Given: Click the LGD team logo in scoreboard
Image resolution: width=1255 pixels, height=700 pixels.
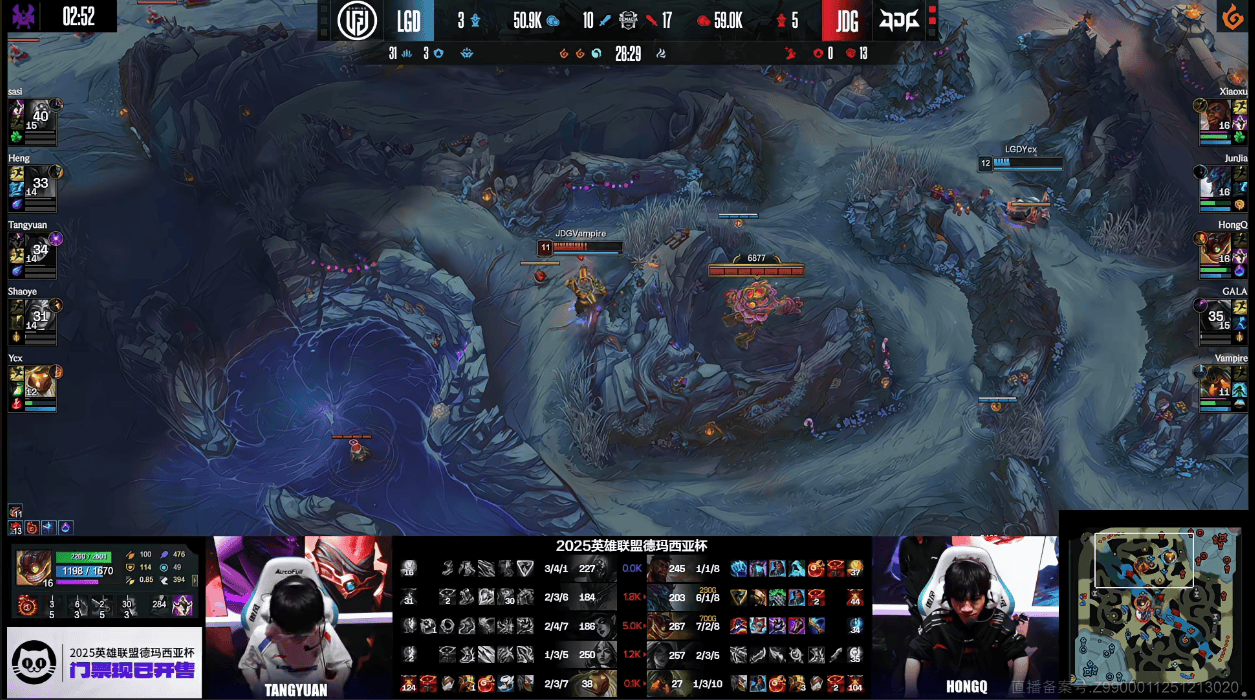Looking at the screenshot, I should 357,21.
